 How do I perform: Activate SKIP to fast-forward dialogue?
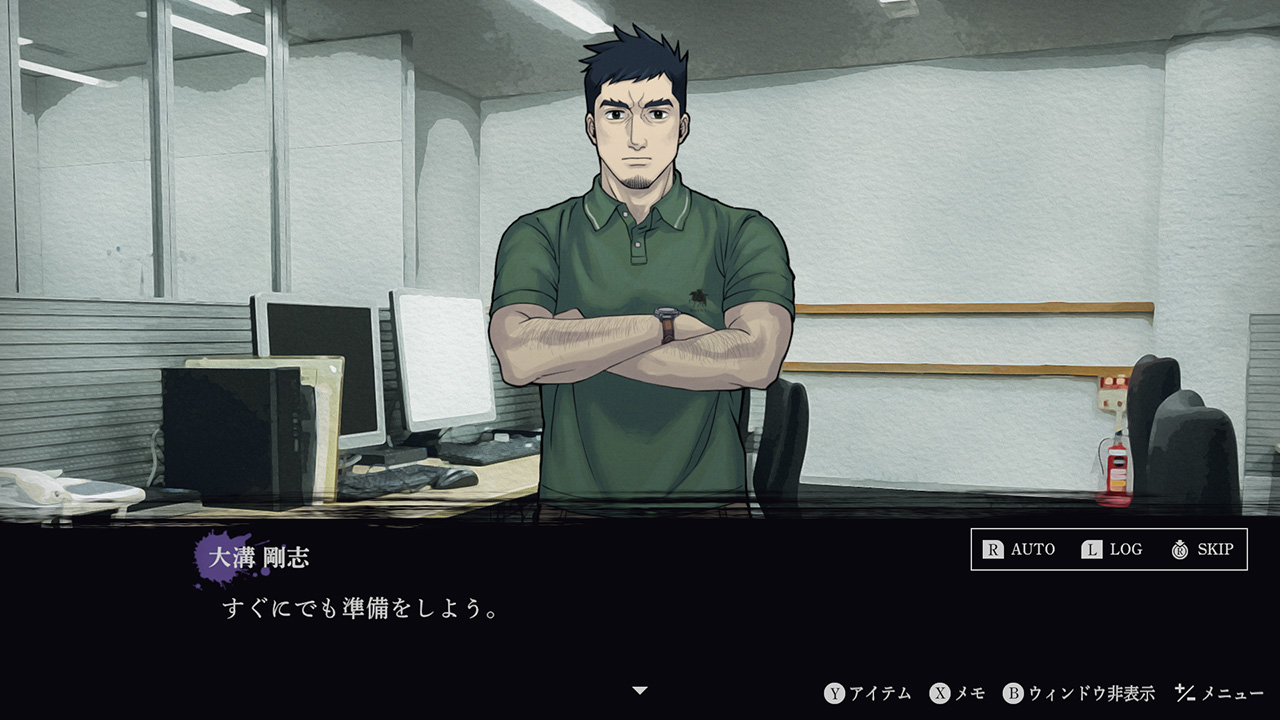tap(1202, 549)
